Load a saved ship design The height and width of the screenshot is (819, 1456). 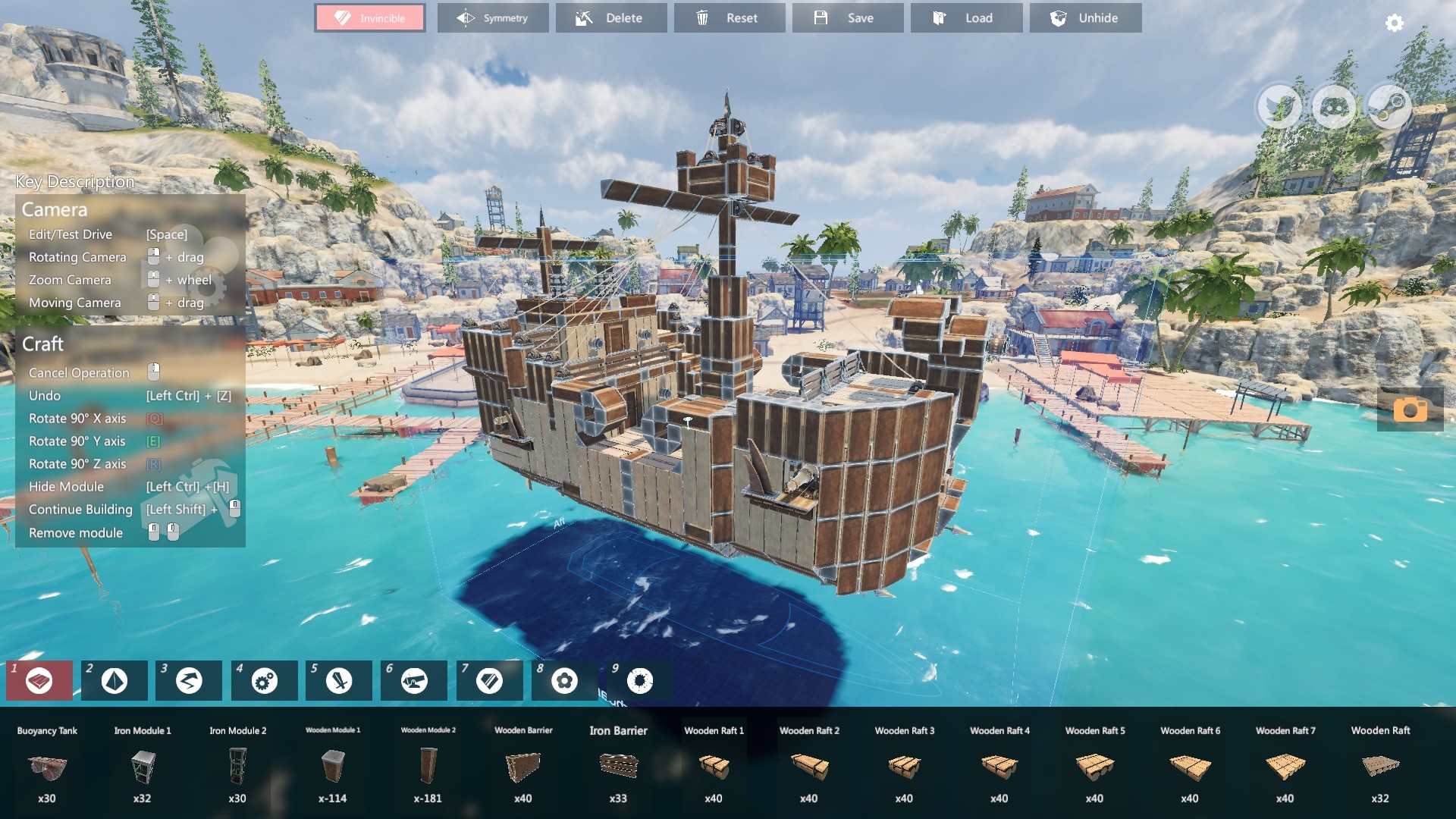point(966,17)
